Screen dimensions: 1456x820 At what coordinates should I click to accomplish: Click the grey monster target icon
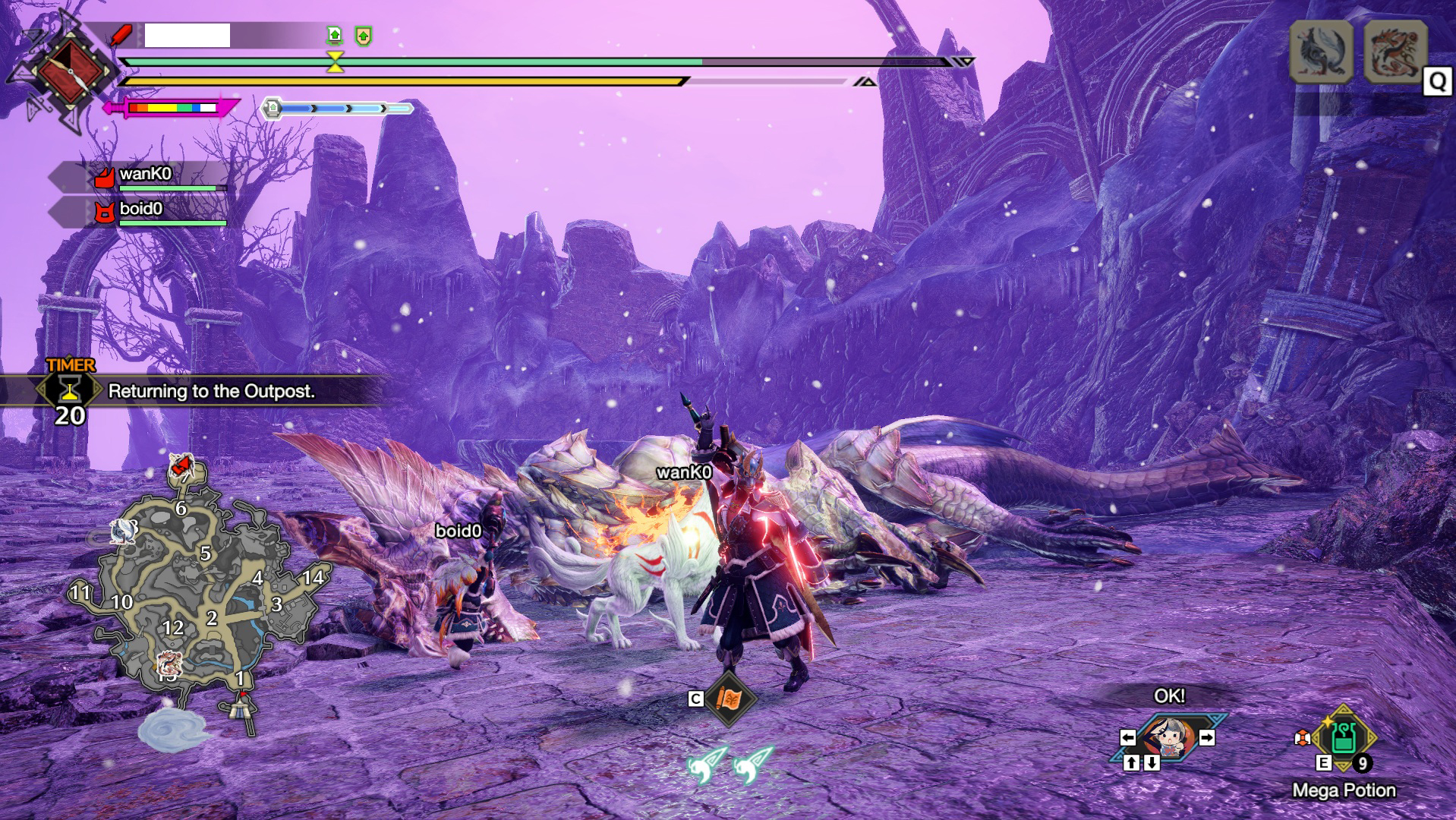[1321, 51]
